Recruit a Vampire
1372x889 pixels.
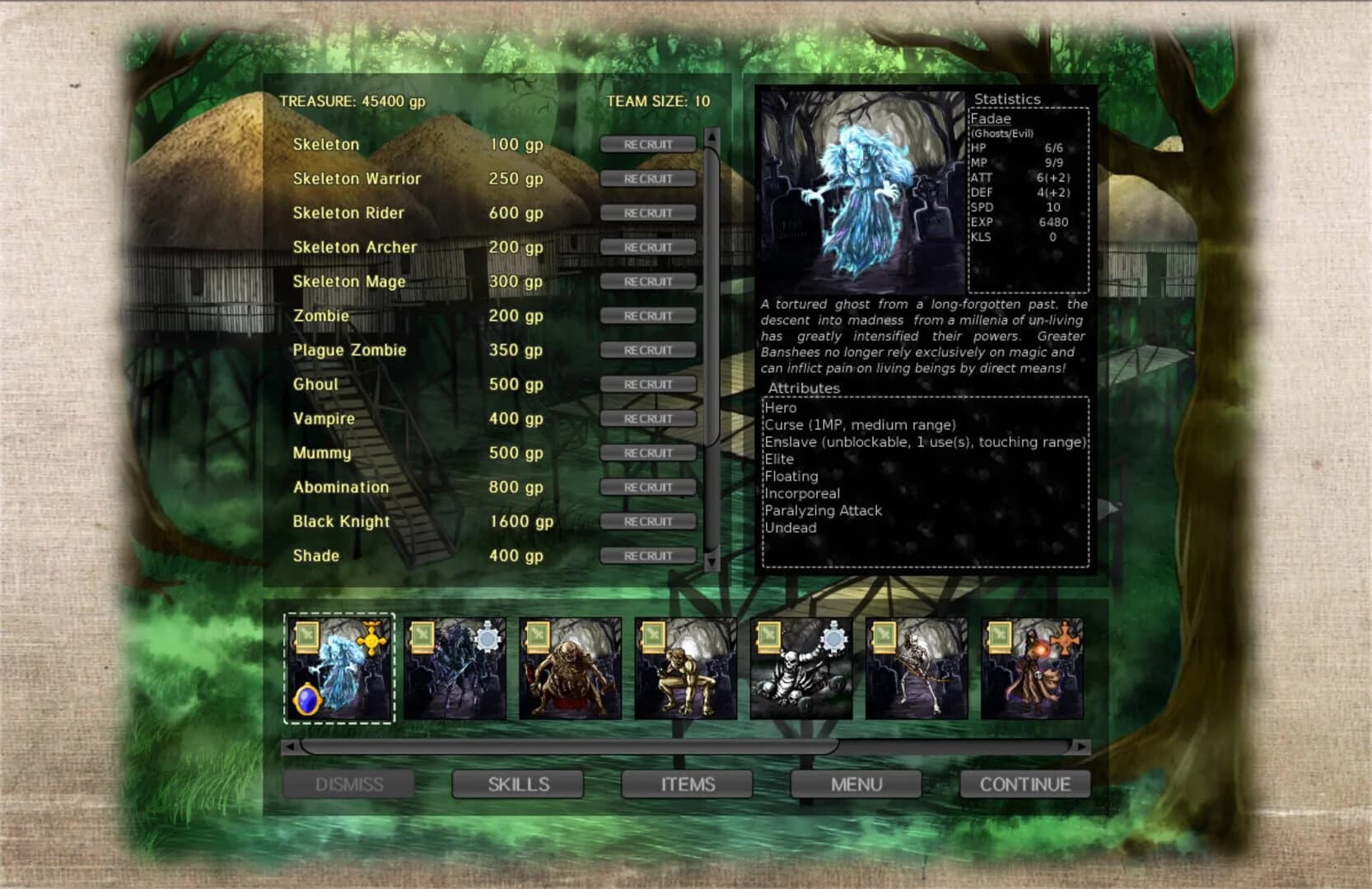tap(647, 418)
